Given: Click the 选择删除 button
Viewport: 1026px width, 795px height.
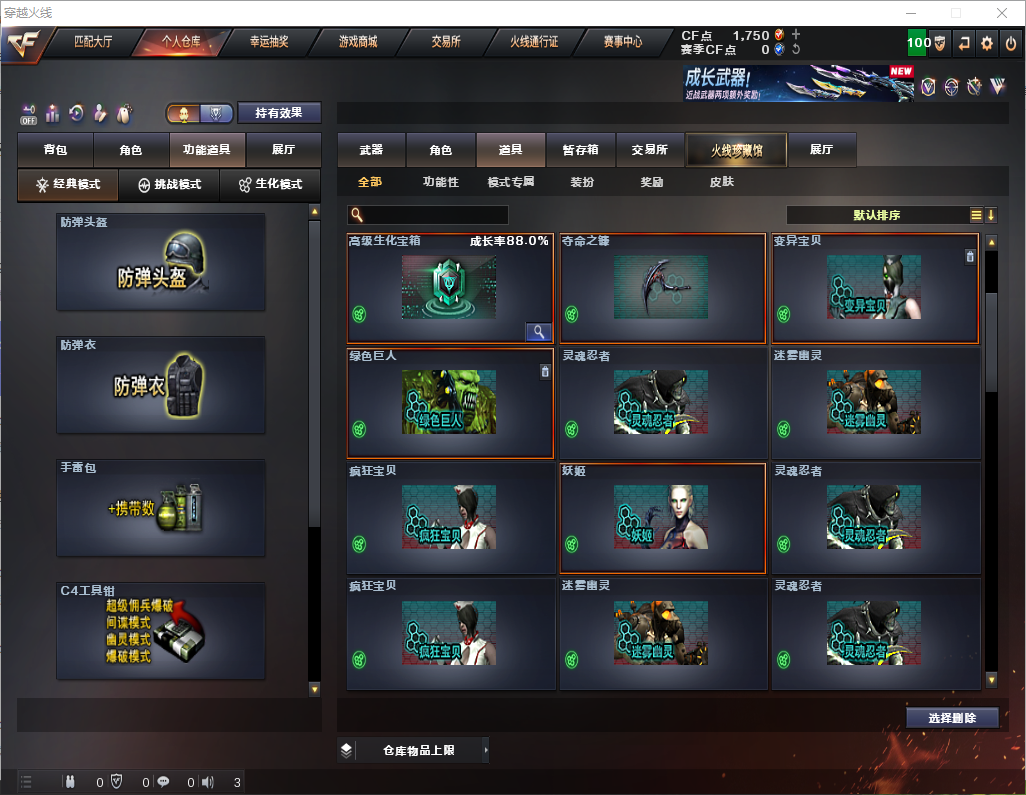Looking at the screenshot, I should (x=951, y=718).
